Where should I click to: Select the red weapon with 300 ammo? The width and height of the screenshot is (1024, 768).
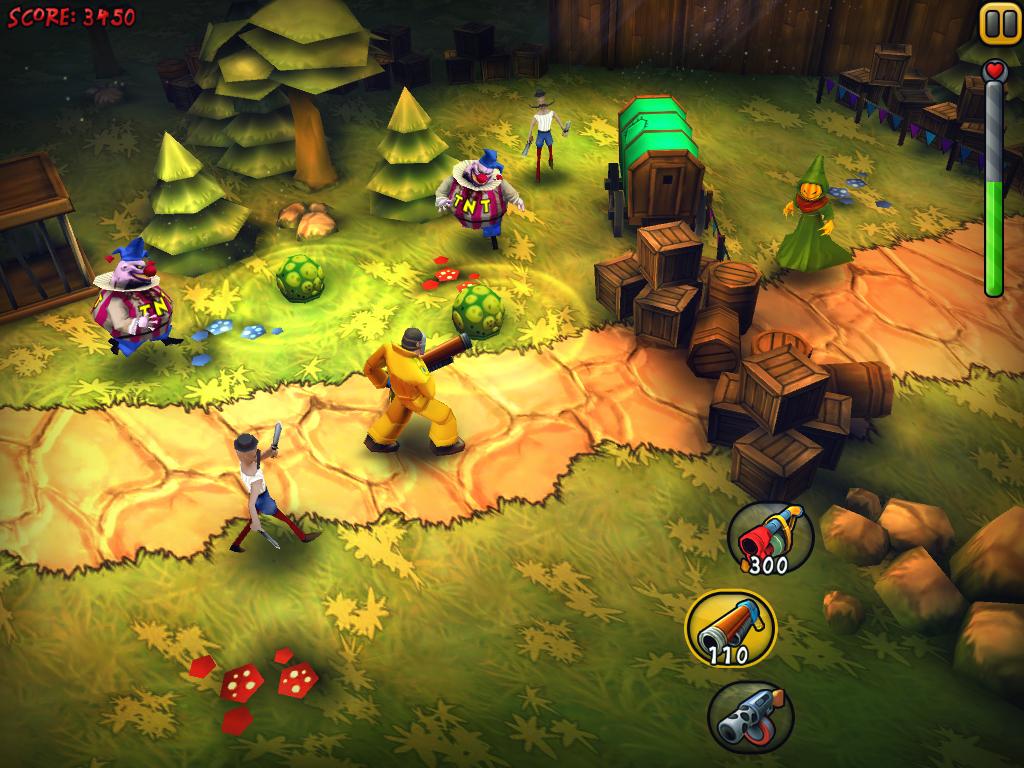click(770, 538)
